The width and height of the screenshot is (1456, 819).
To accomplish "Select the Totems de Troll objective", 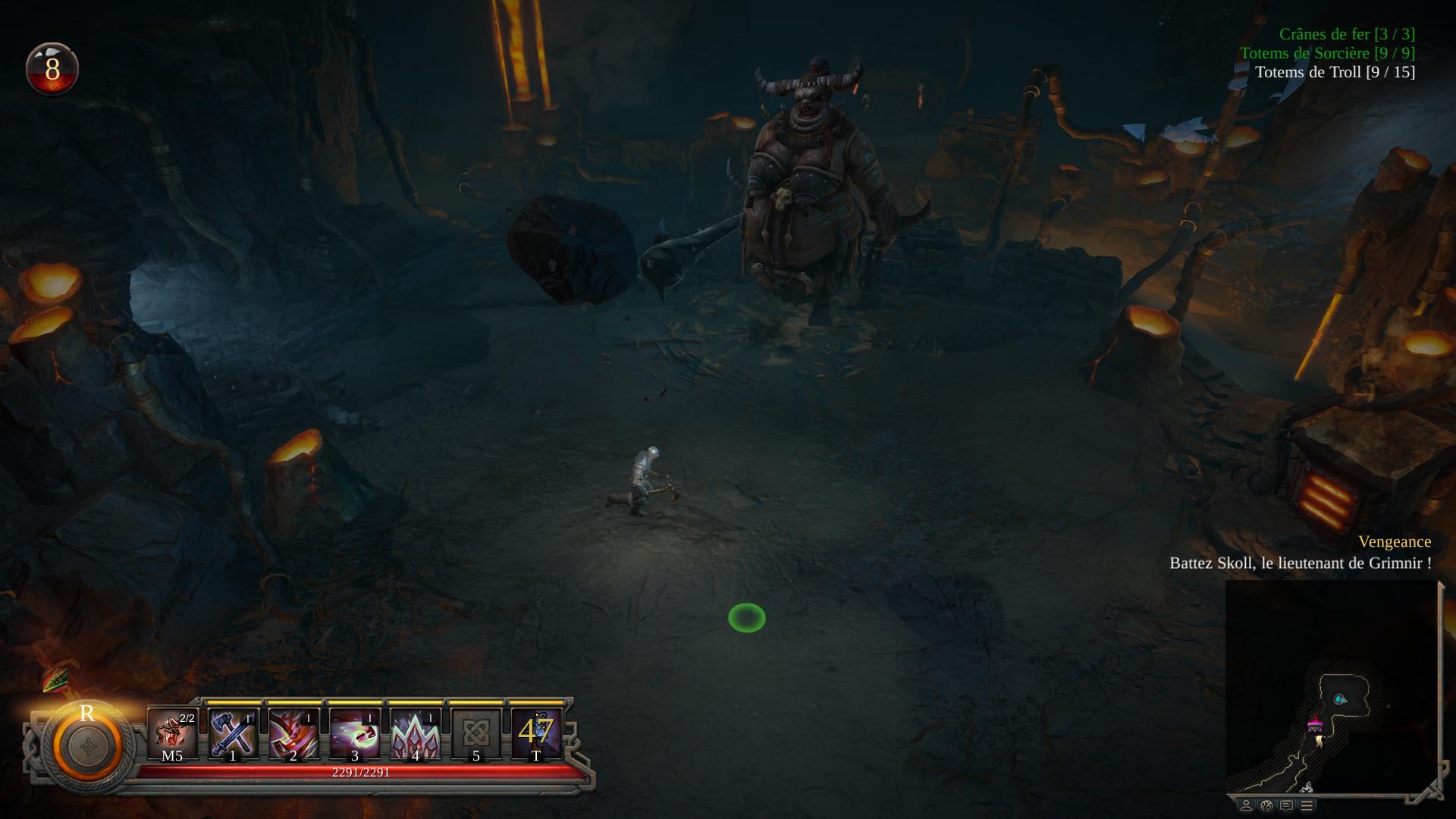I will [1335, 72].
